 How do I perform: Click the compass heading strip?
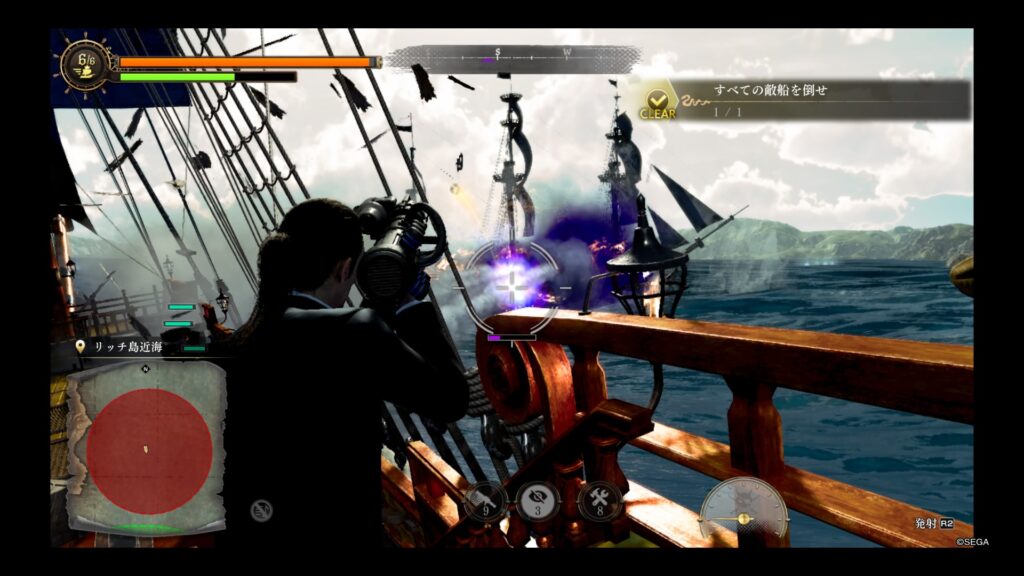pyautogui.click(x=513, y=59)
